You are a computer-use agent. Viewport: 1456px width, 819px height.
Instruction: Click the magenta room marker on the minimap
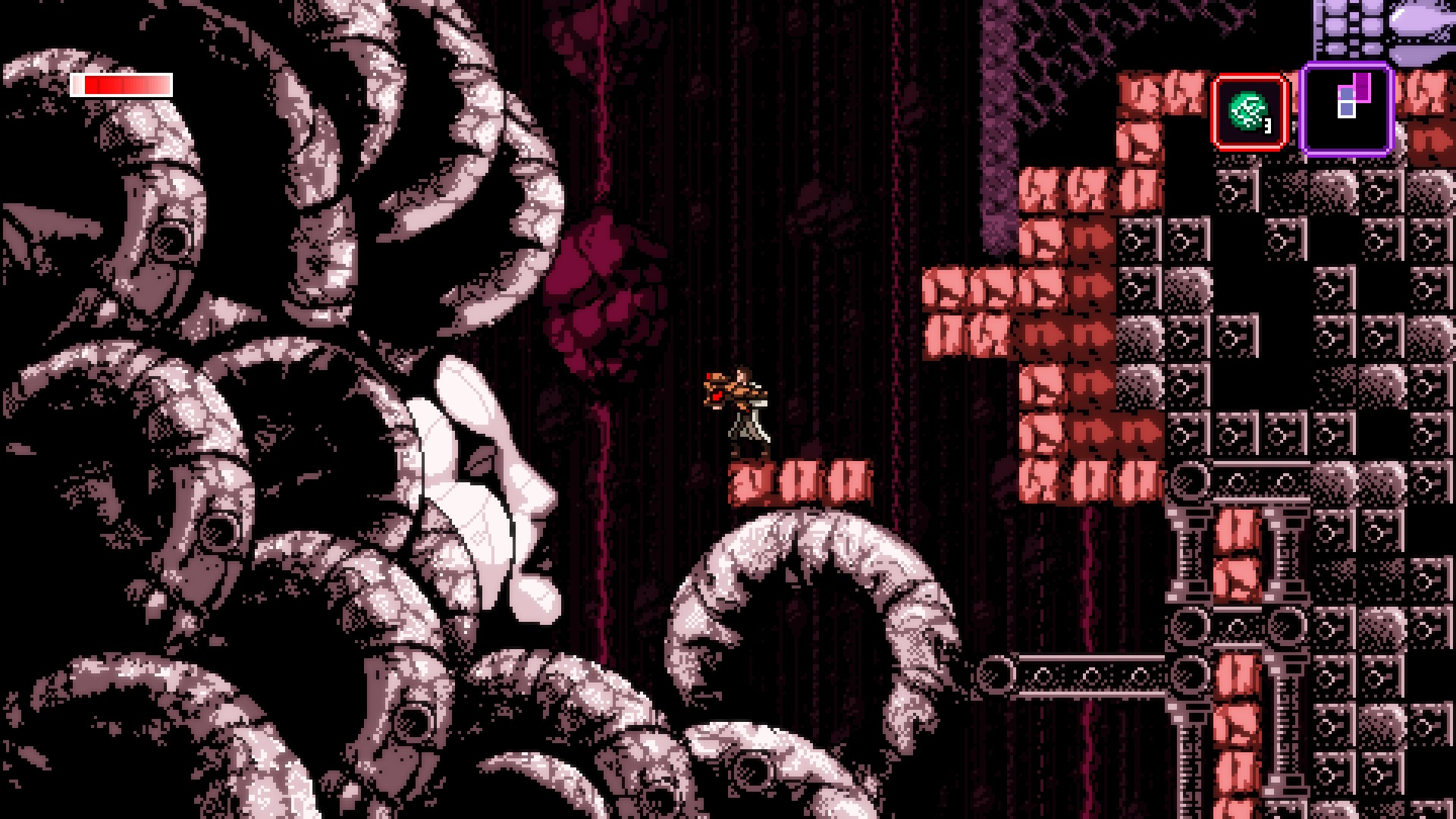1362,87
